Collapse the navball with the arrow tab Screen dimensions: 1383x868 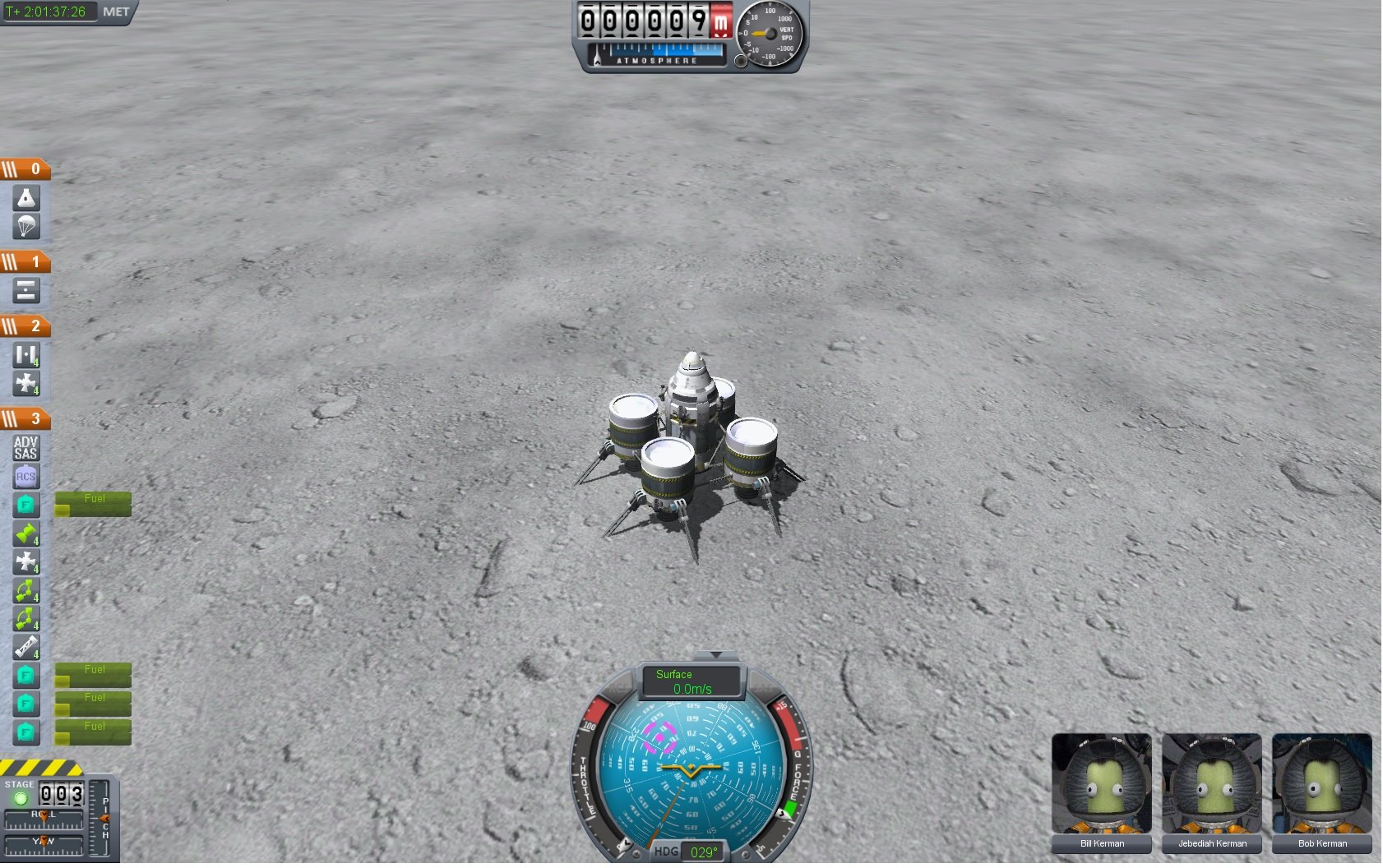point(716,655)
